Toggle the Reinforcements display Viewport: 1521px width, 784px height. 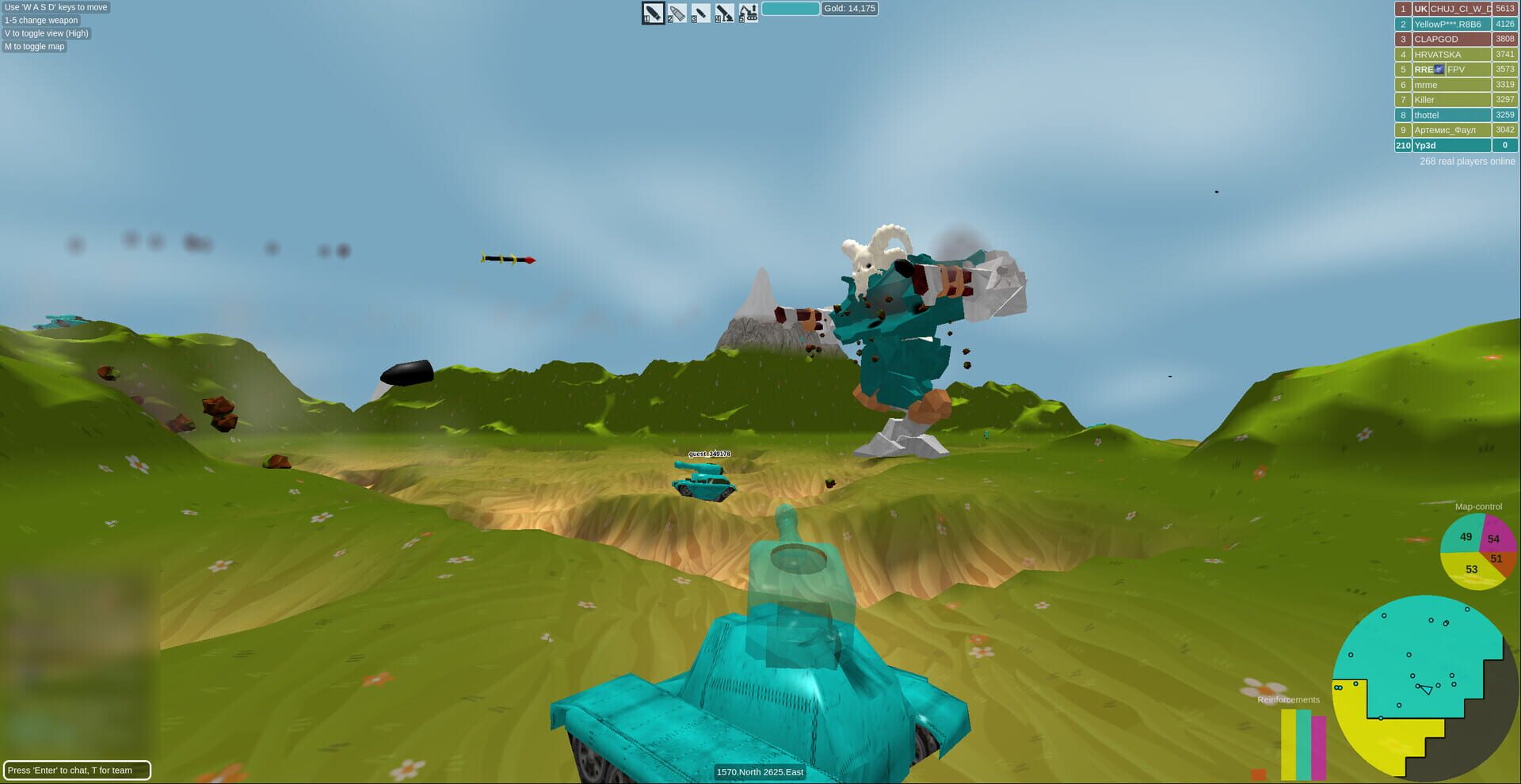1289,699
